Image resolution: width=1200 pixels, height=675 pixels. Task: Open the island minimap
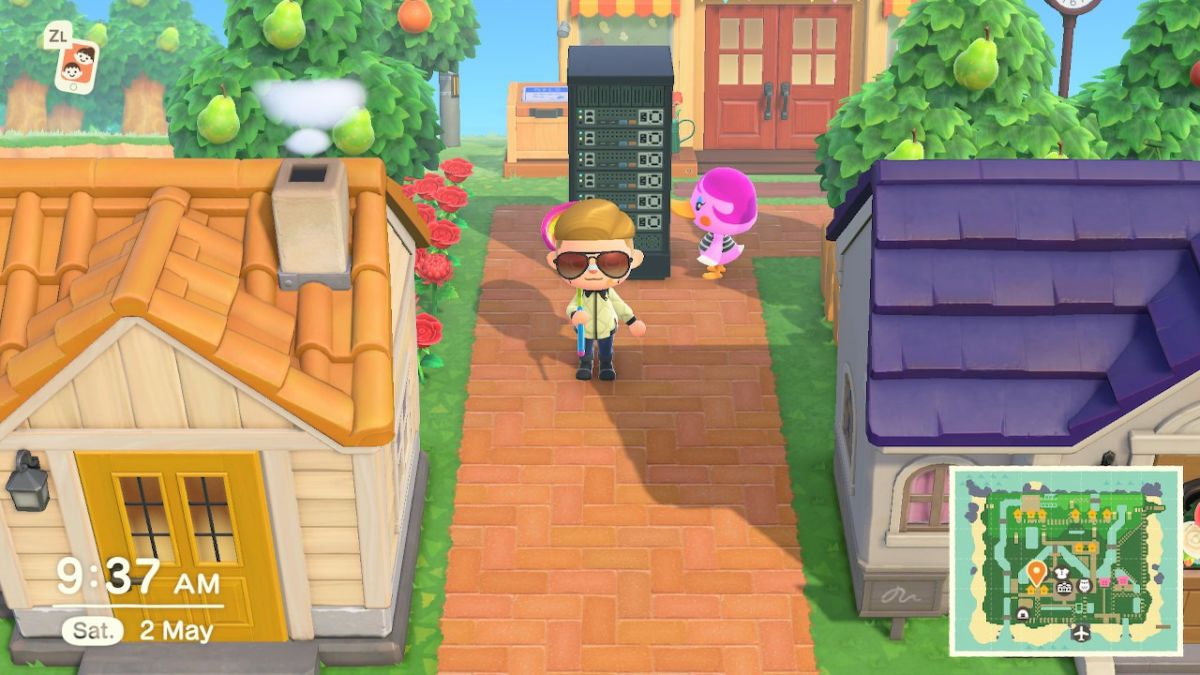pyautogui.click(x=1065, y=560)
